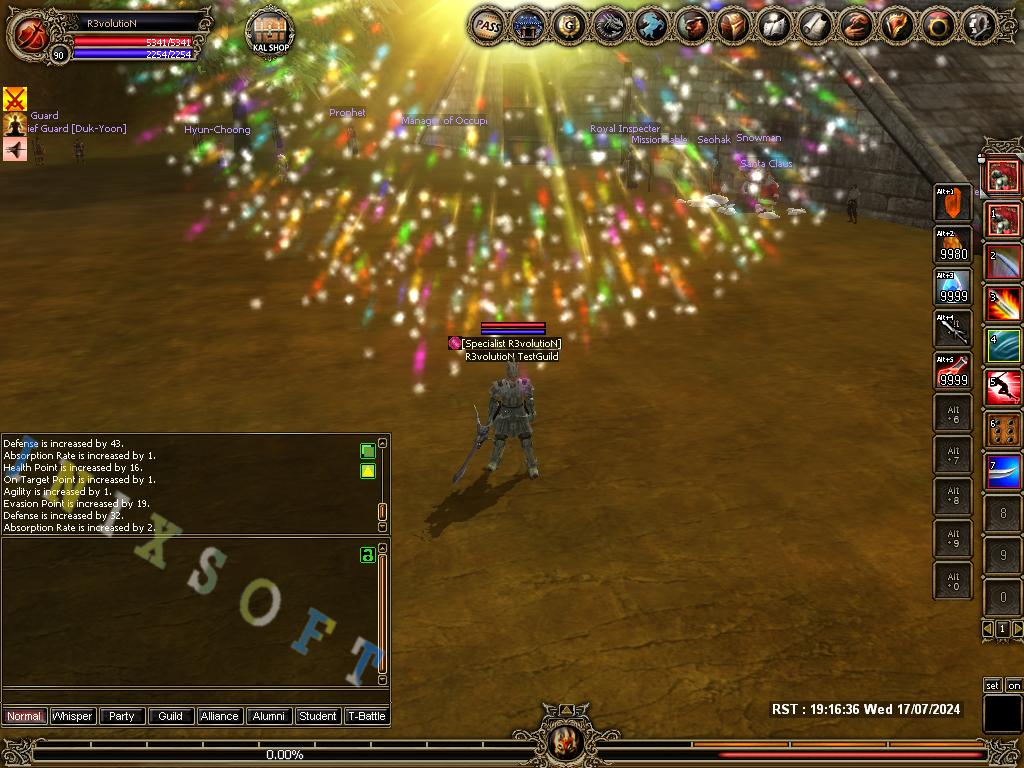Viewport: 1024px width, 768px height.
Task: Use the Alt+2 potion with 9980 count
Action: [954, 245]
